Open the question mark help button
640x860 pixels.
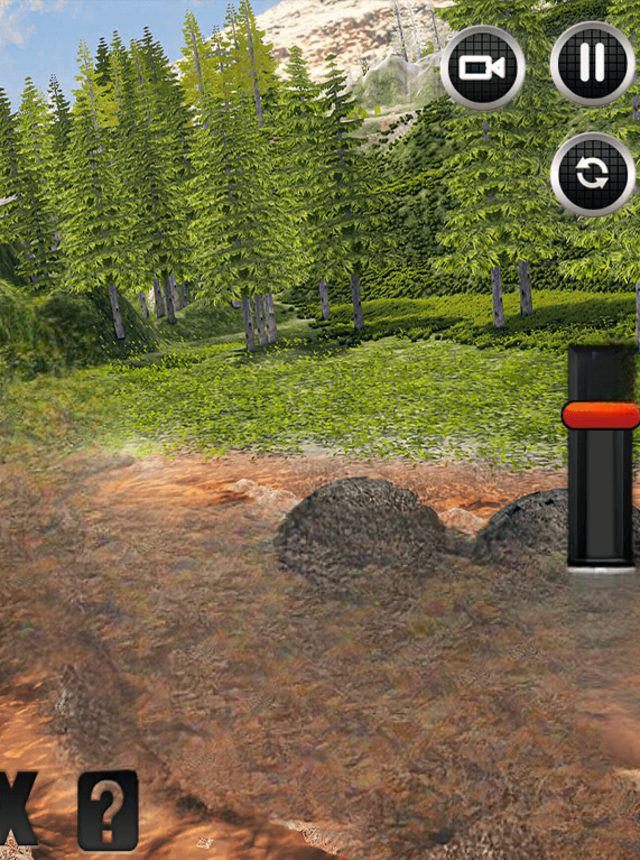[108, 810]
